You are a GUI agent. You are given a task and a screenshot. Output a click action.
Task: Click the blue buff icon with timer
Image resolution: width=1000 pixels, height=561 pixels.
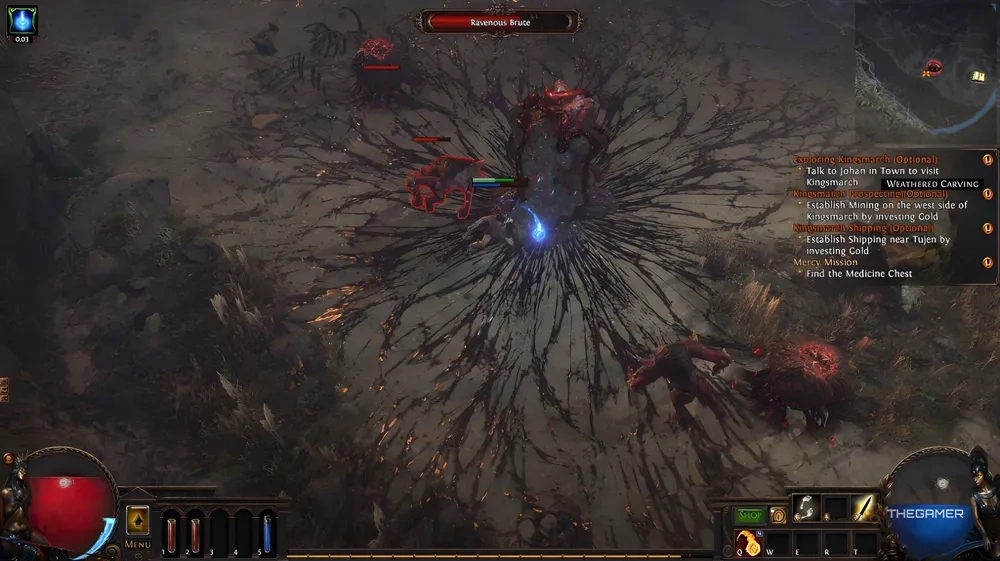tap(22, 20)
